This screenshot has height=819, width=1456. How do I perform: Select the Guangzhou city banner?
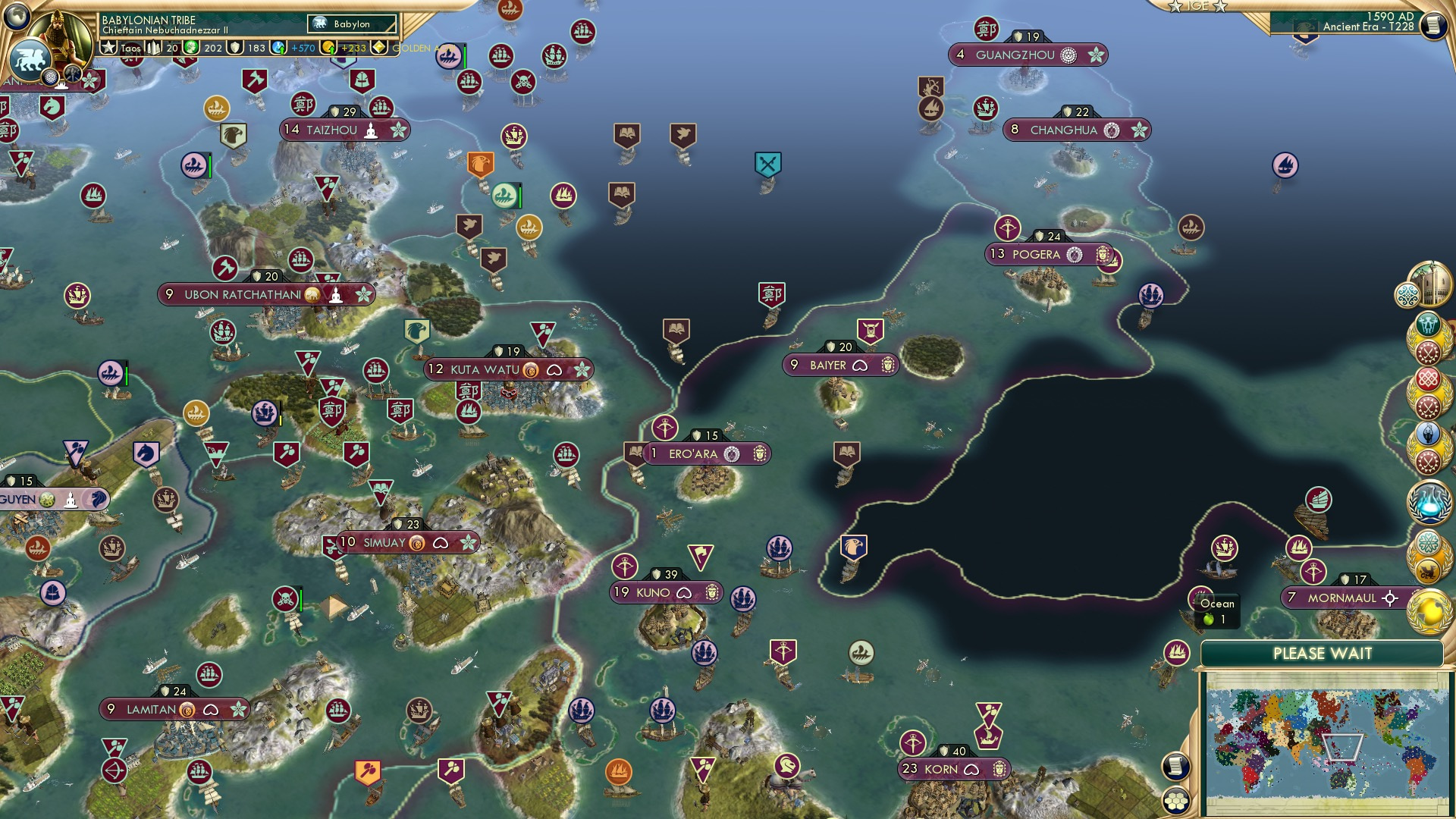pos(1028,55)
